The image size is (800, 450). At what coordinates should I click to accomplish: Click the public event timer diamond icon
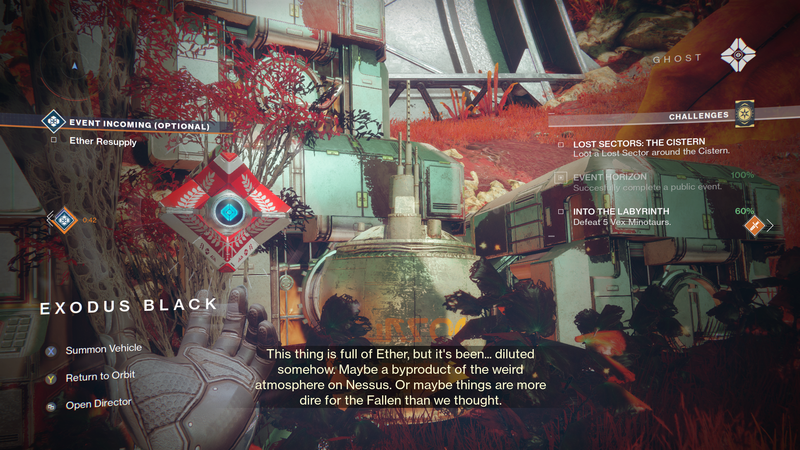(64, 219)
